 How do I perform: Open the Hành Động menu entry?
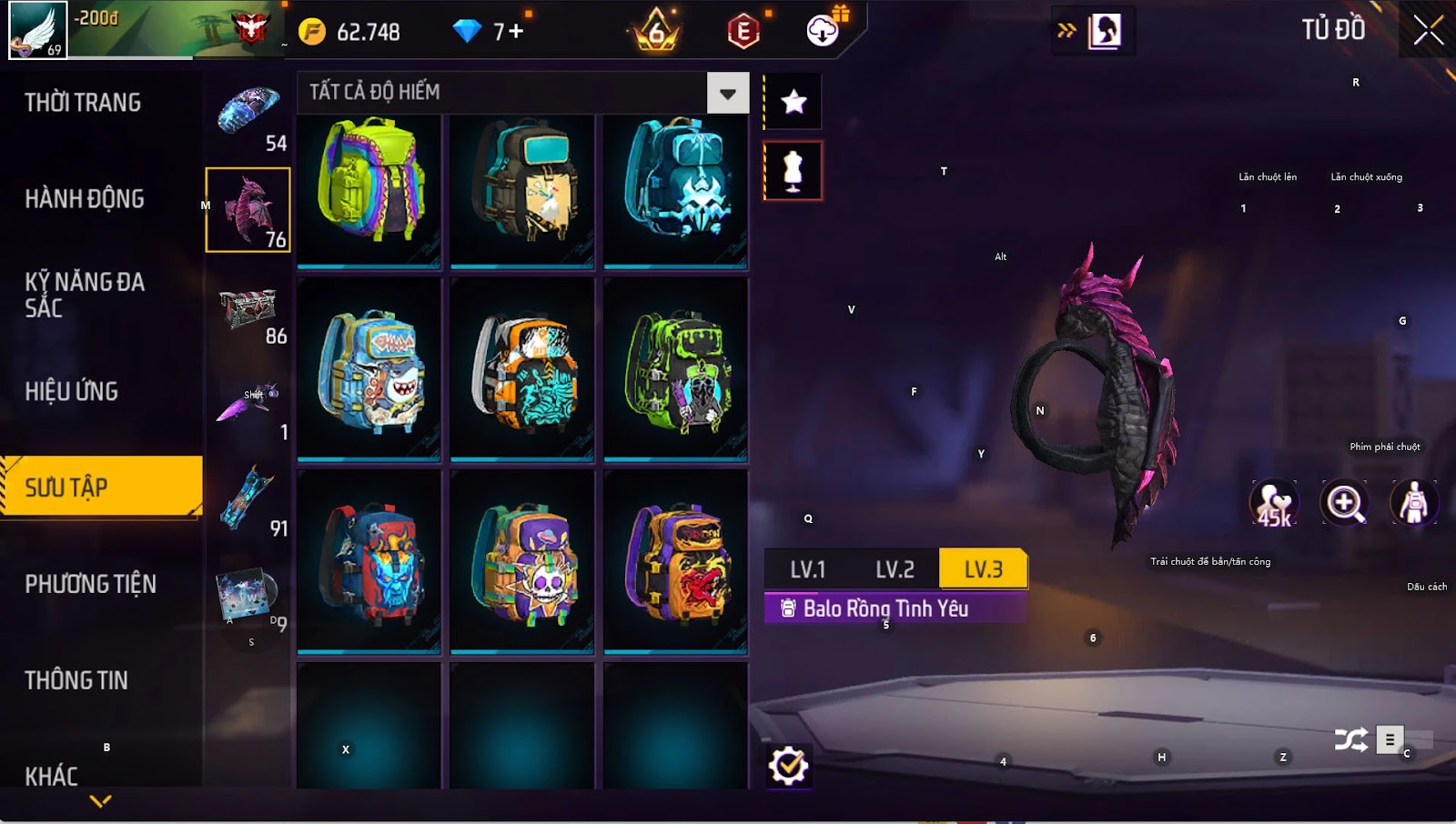(x=85, y=199)
